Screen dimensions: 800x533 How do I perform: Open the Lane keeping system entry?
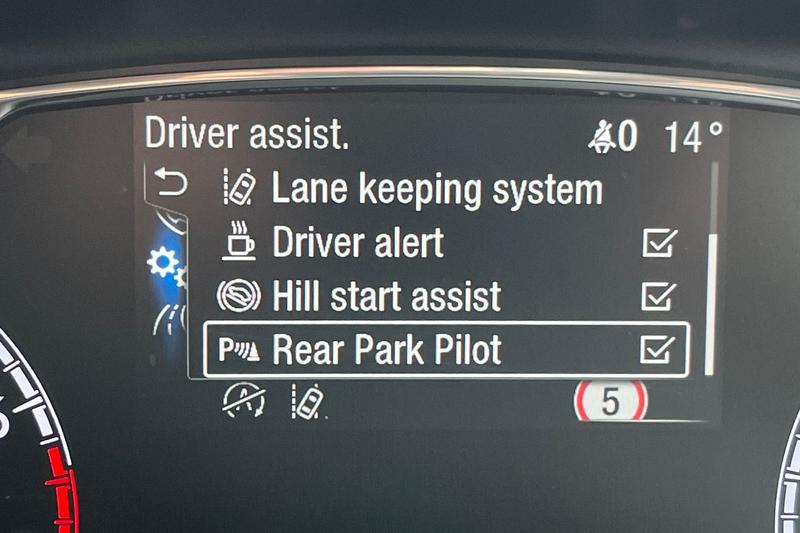[437, 189]
